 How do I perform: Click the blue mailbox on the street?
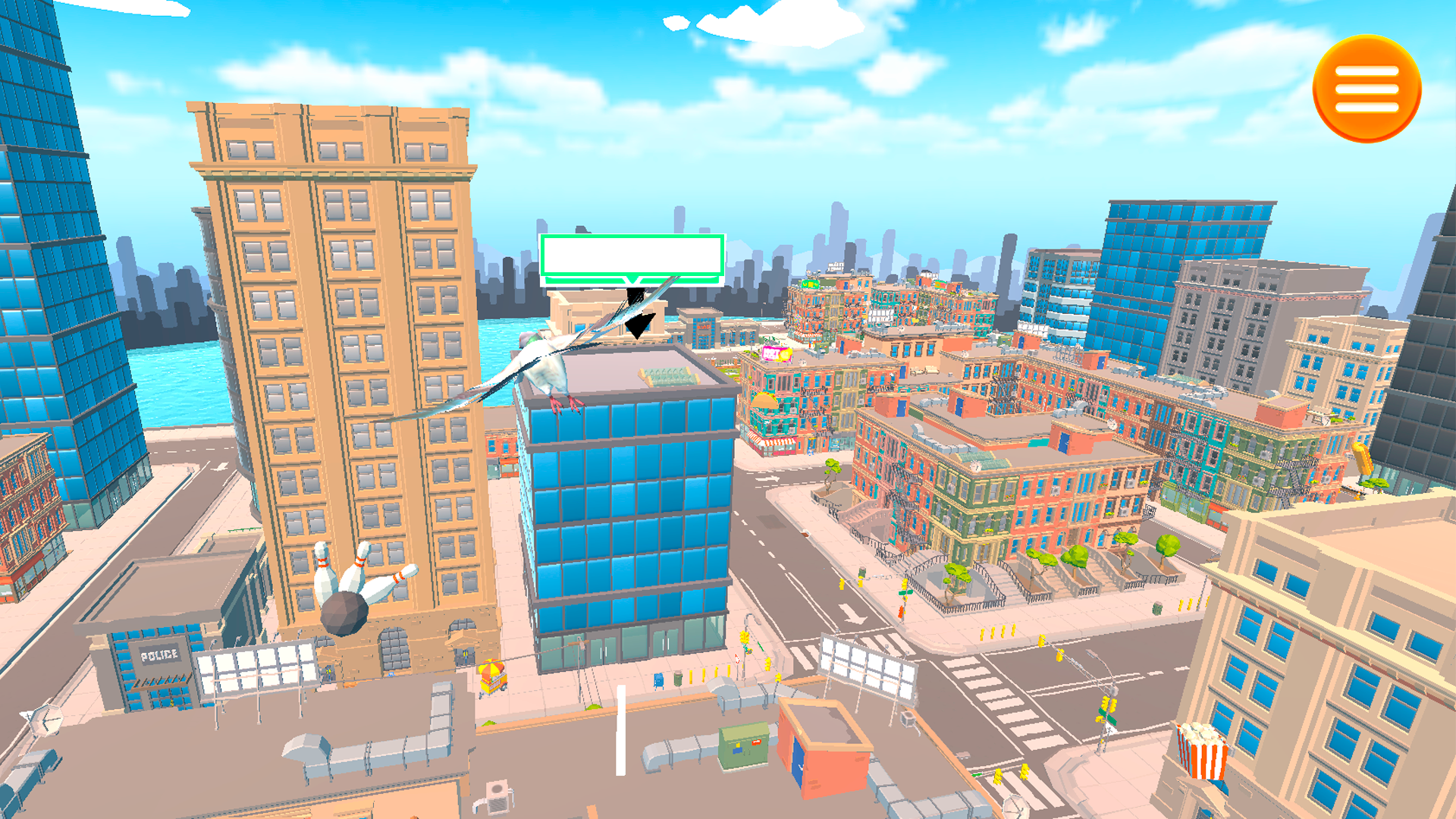658,681
